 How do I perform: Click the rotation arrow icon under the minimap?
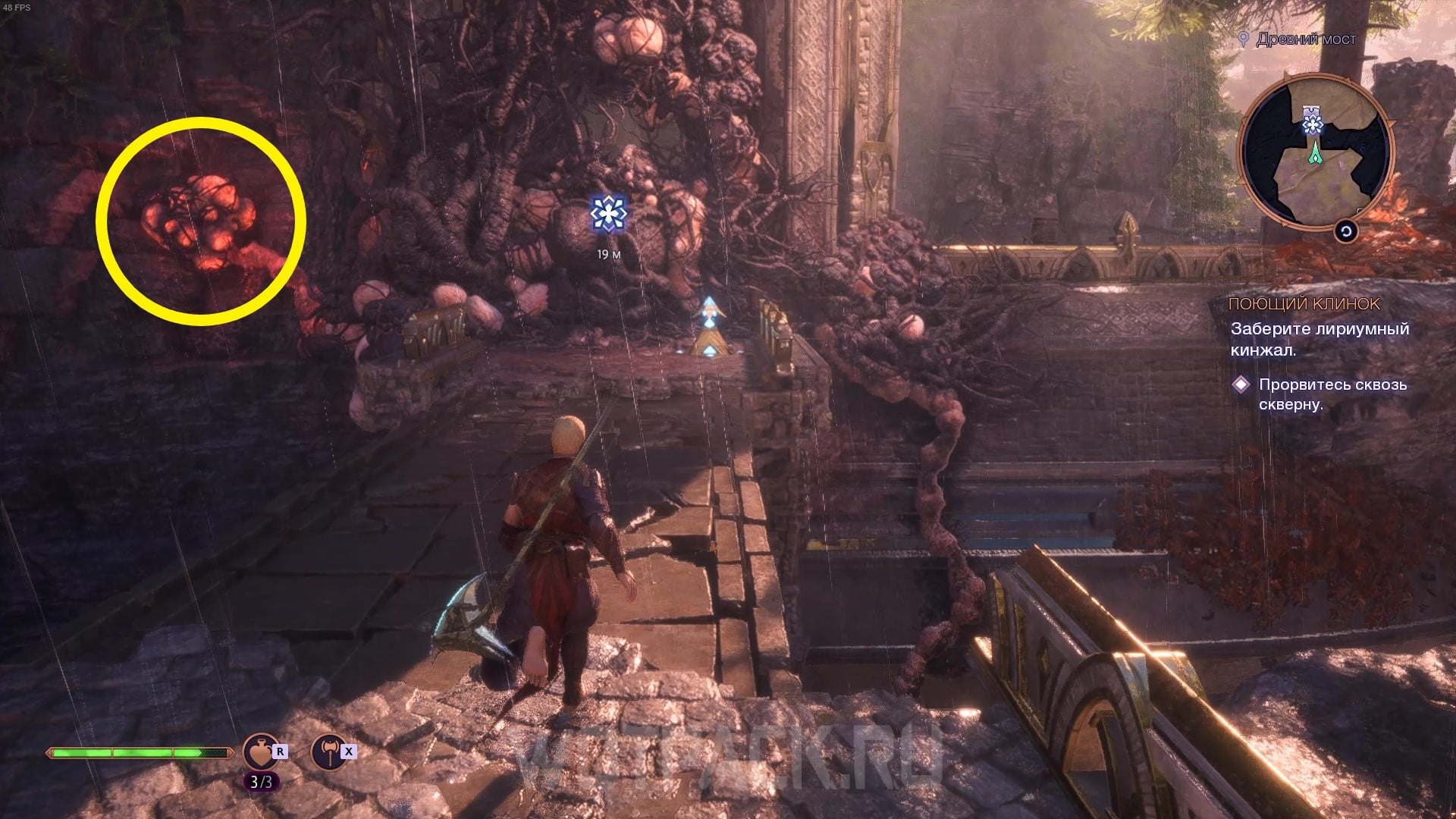coord(1346,231)
